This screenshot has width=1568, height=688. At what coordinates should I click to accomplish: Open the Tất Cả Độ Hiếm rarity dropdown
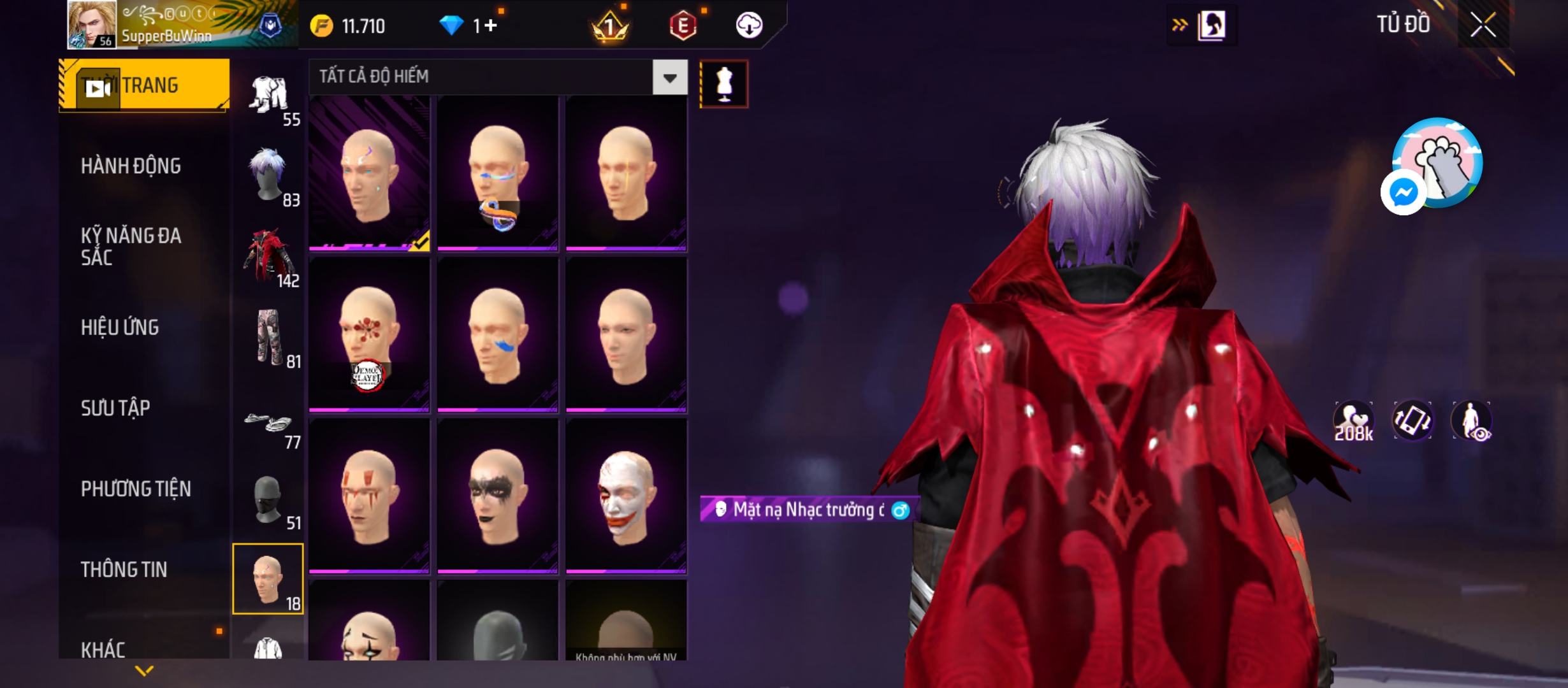pyautogui.click(x=669, y=78)
